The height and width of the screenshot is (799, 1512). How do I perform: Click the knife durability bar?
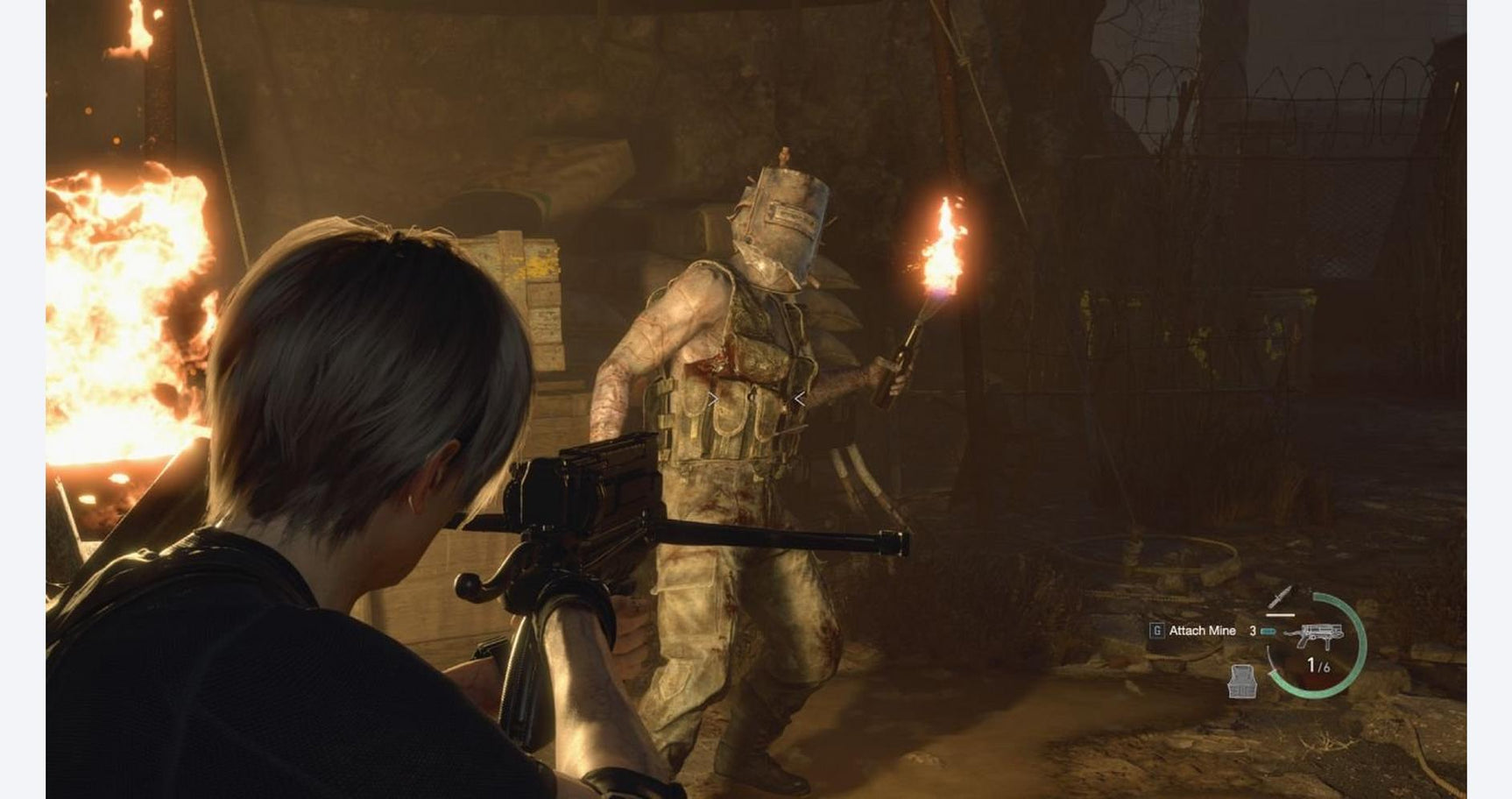[1280, 615]
